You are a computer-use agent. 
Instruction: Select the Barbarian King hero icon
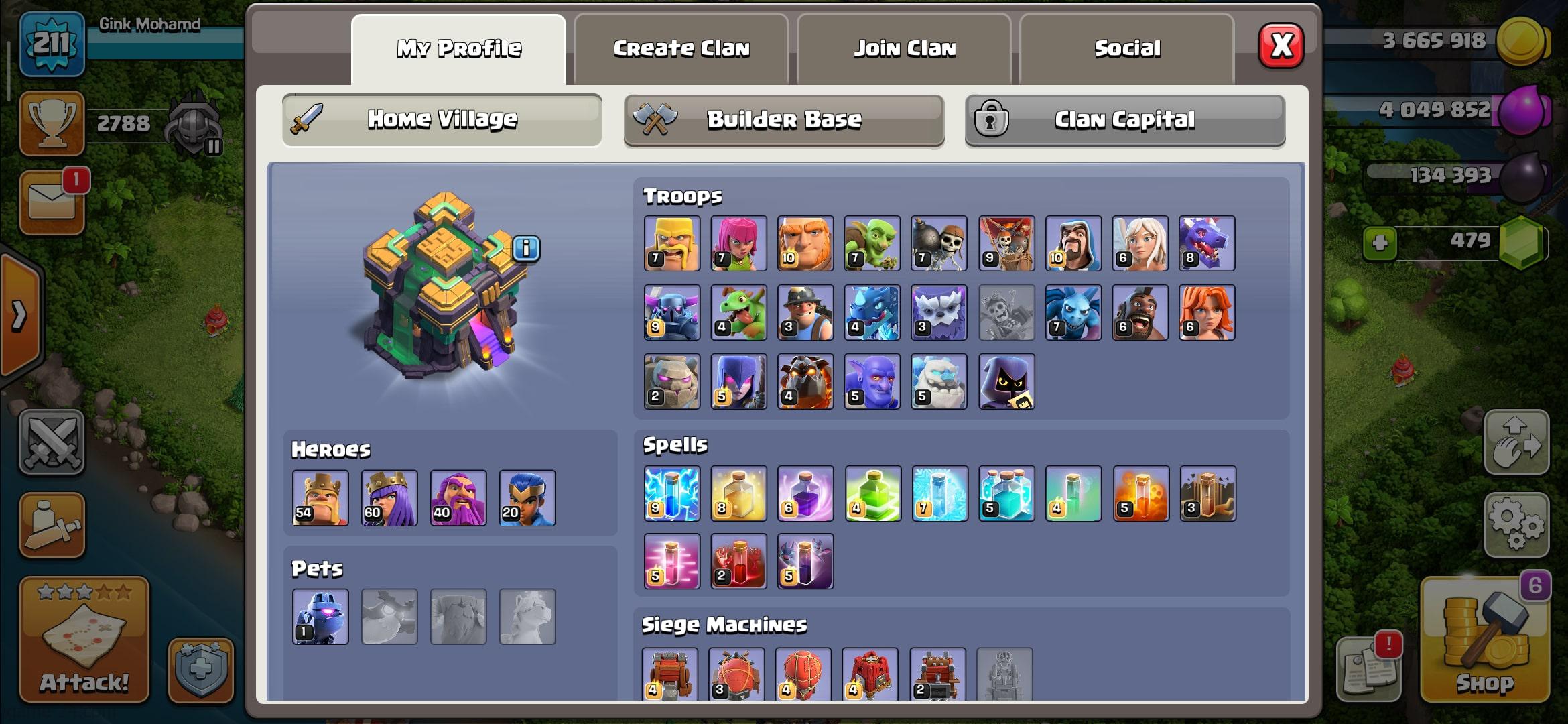[320, 497]
